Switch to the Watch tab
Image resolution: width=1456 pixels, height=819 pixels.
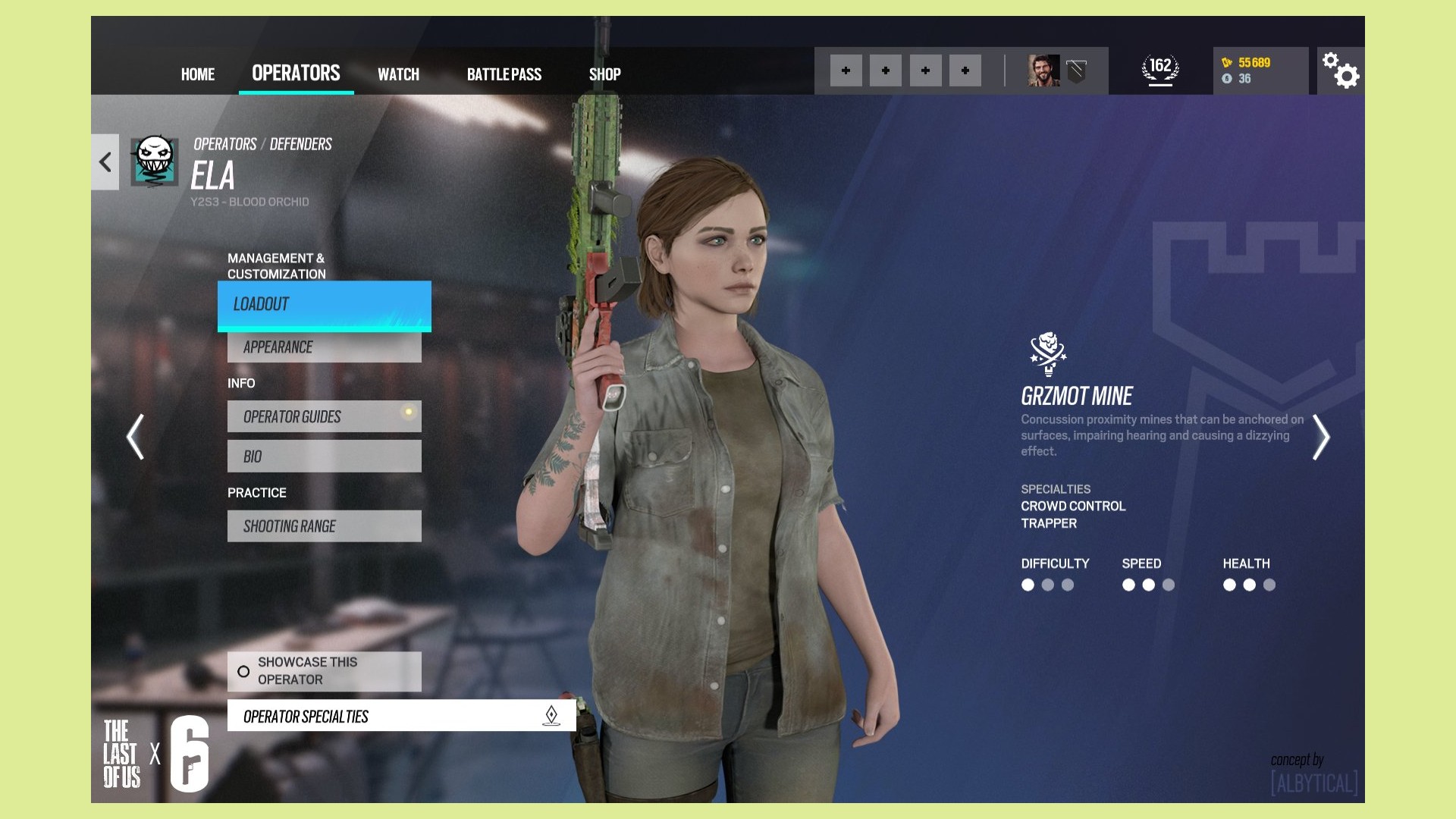[x=398, y=74]
